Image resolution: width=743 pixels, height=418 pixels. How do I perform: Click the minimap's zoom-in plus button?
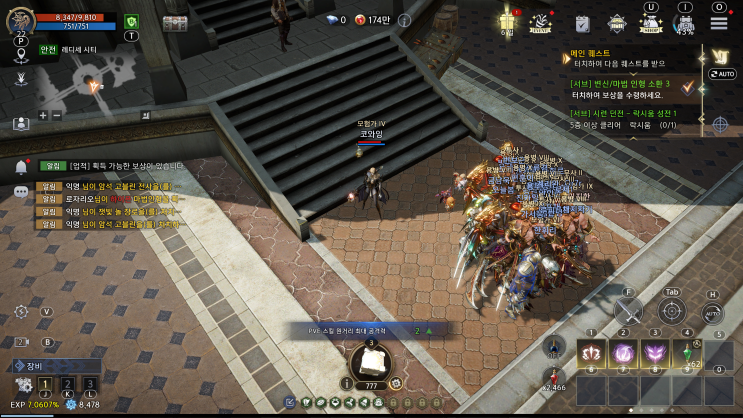(x=43, y=116)
